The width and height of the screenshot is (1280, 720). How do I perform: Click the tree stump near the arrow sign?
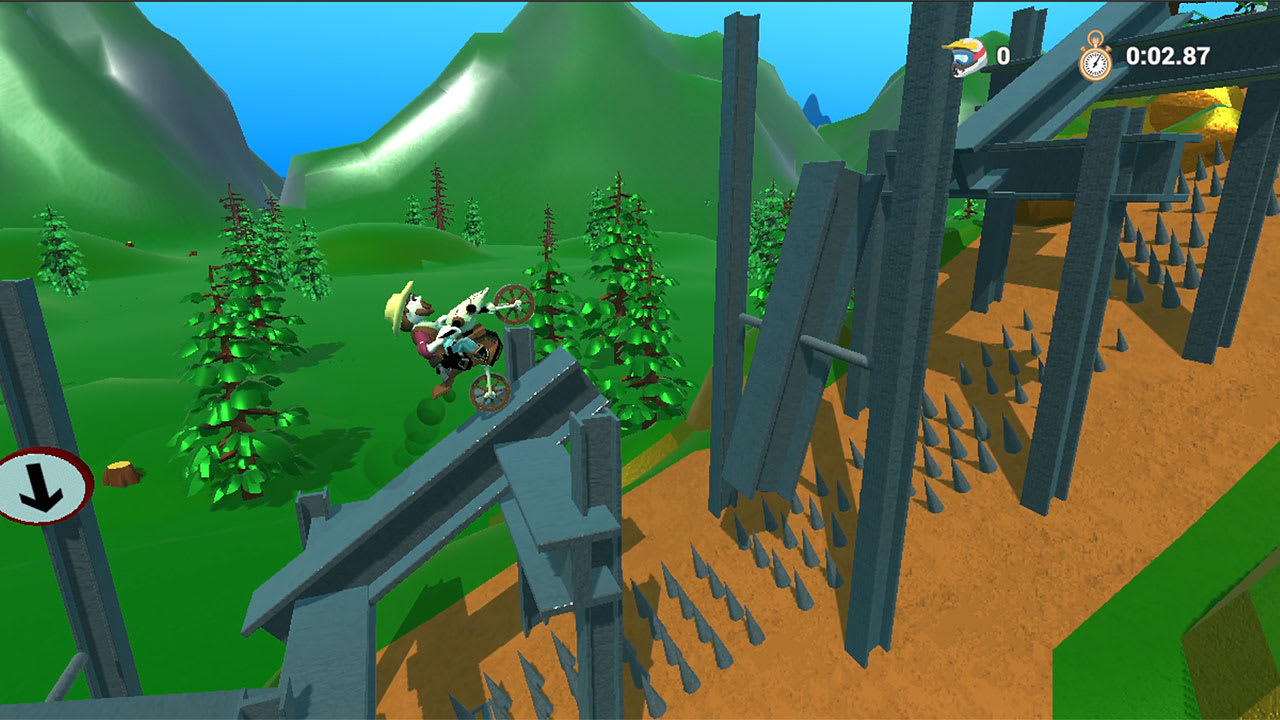118,472
